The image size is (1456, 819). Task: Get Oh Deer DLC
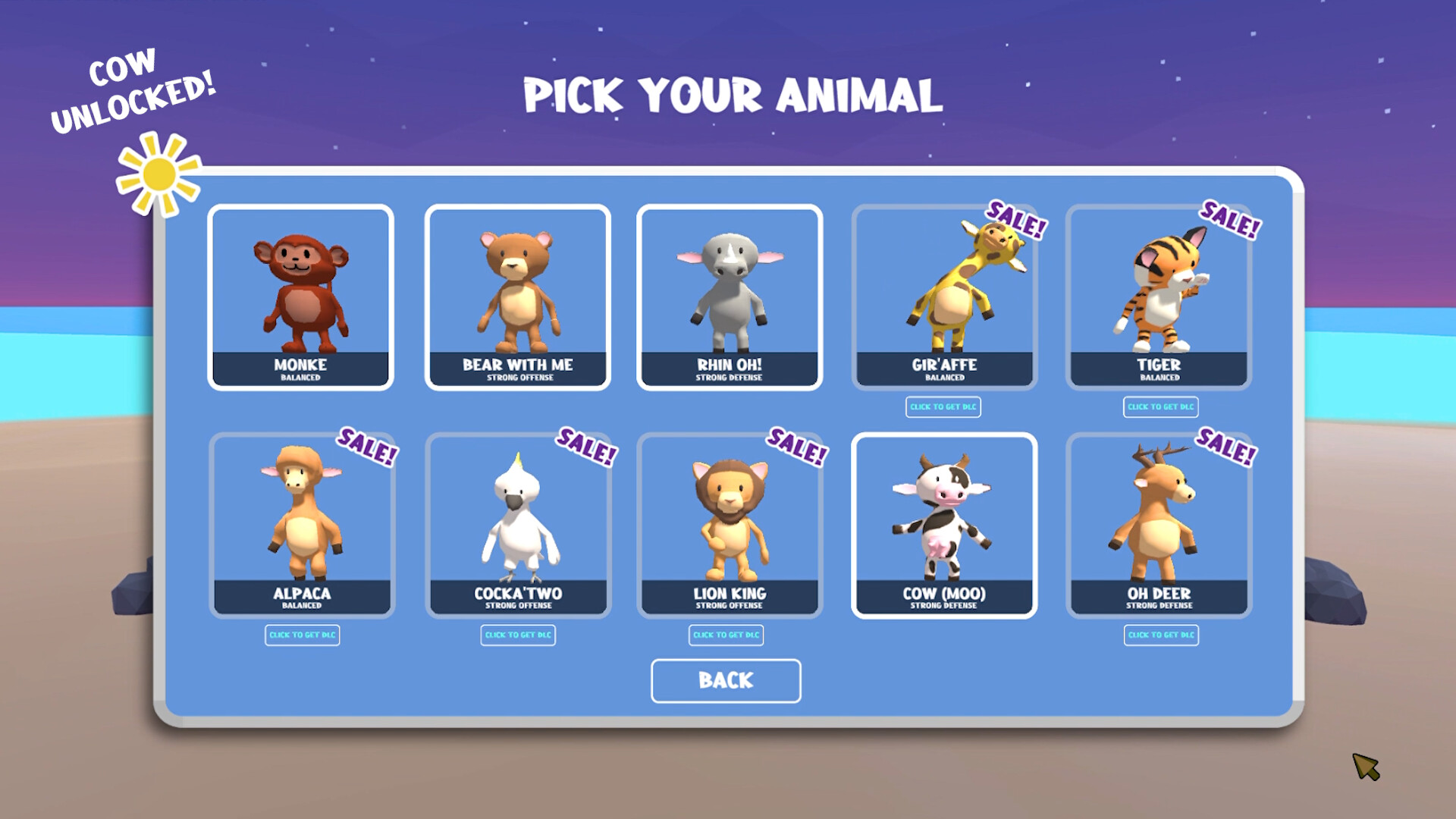(x=1163, y=635)
